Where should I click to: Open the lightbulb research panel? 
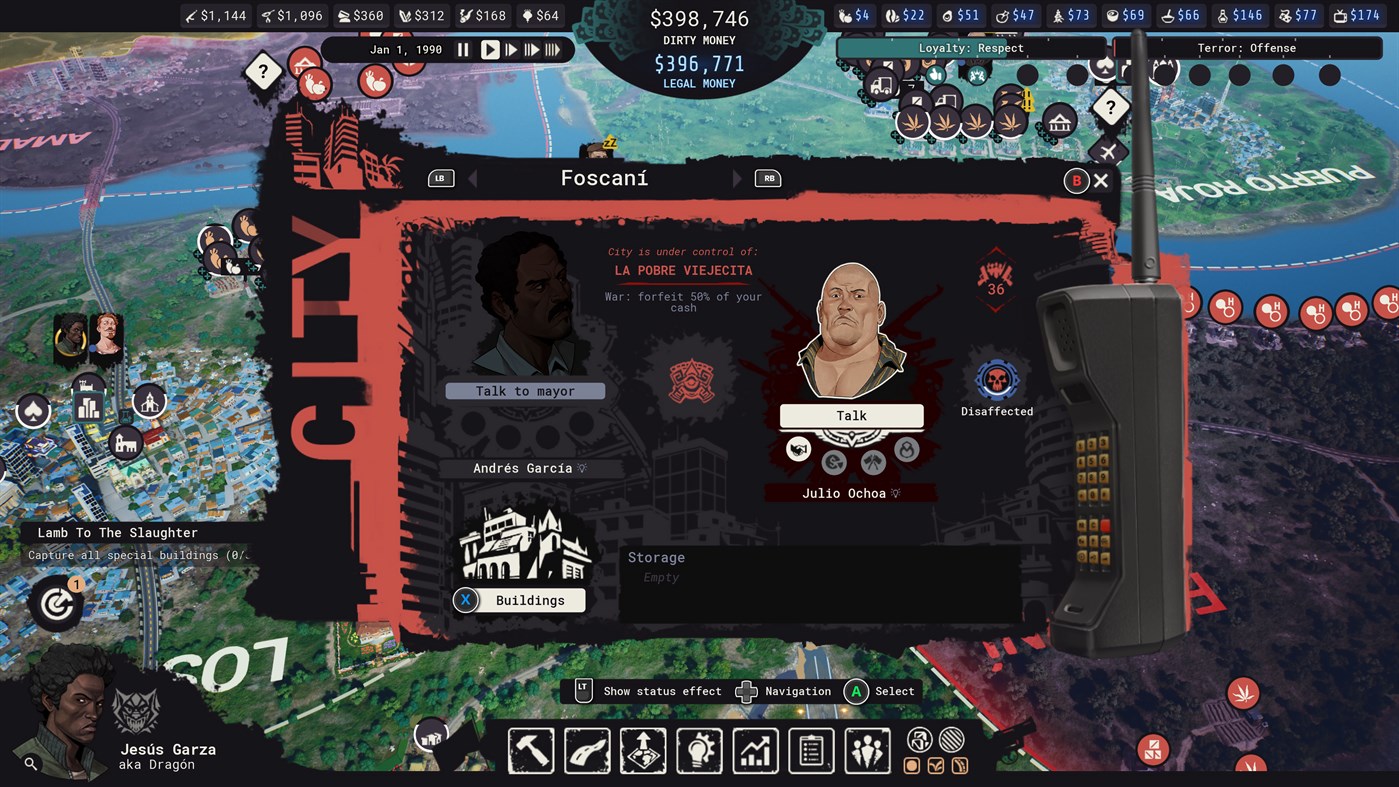[699, 750]
